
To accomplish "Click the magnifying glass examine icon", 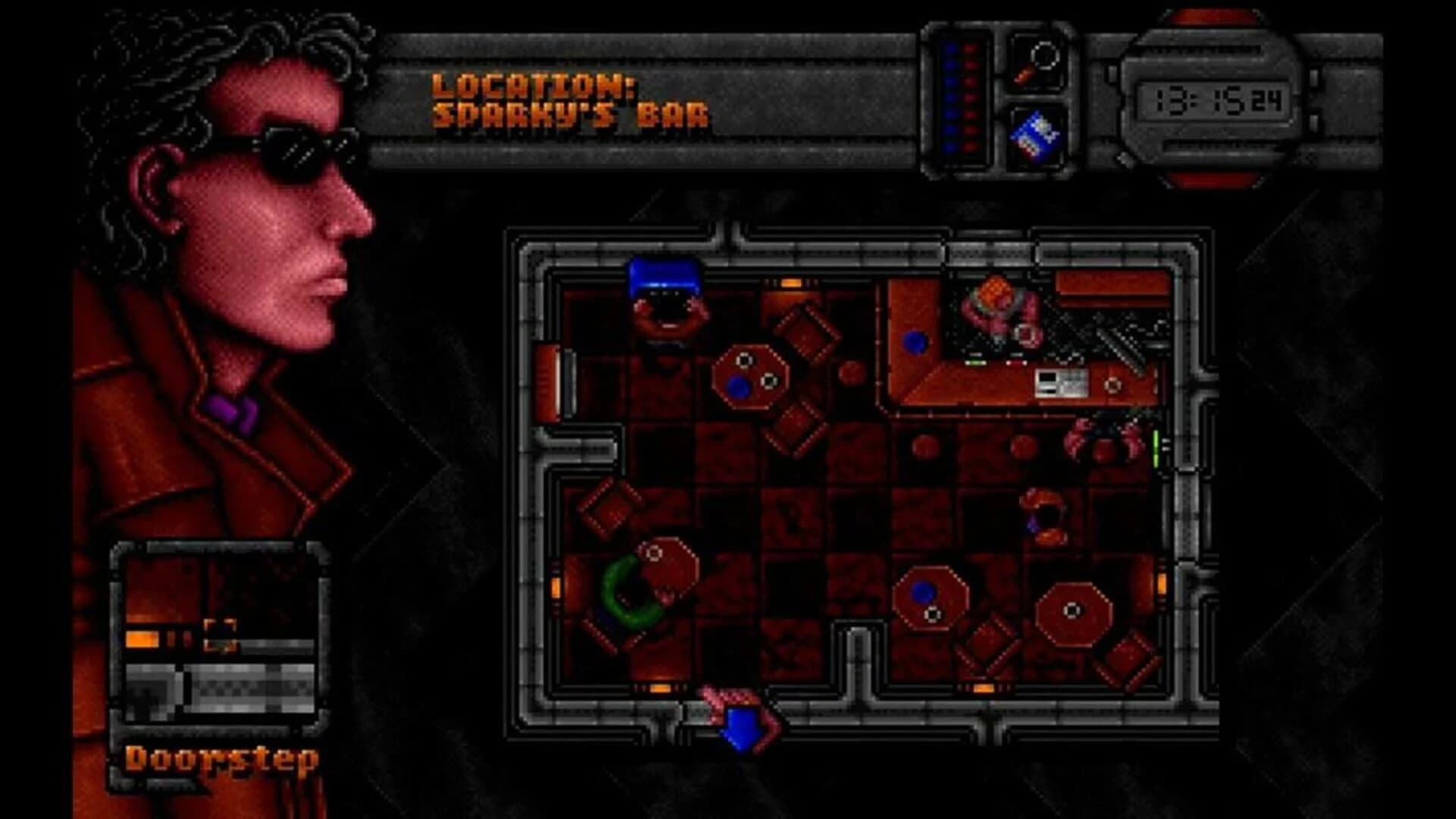I will tap(1039, 61).
